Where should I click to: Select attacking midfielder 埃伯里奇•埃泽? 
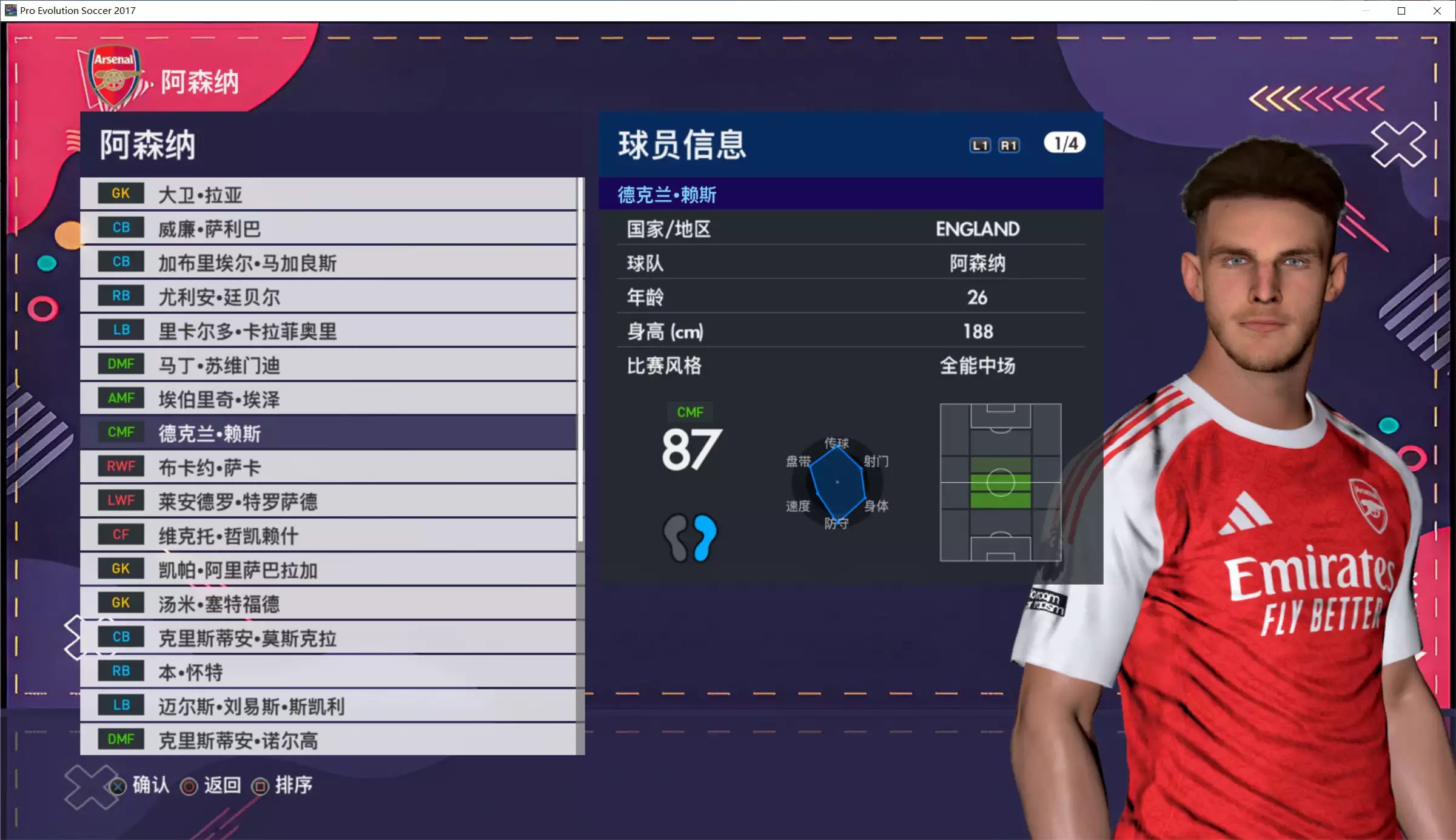tap(327, 399)
